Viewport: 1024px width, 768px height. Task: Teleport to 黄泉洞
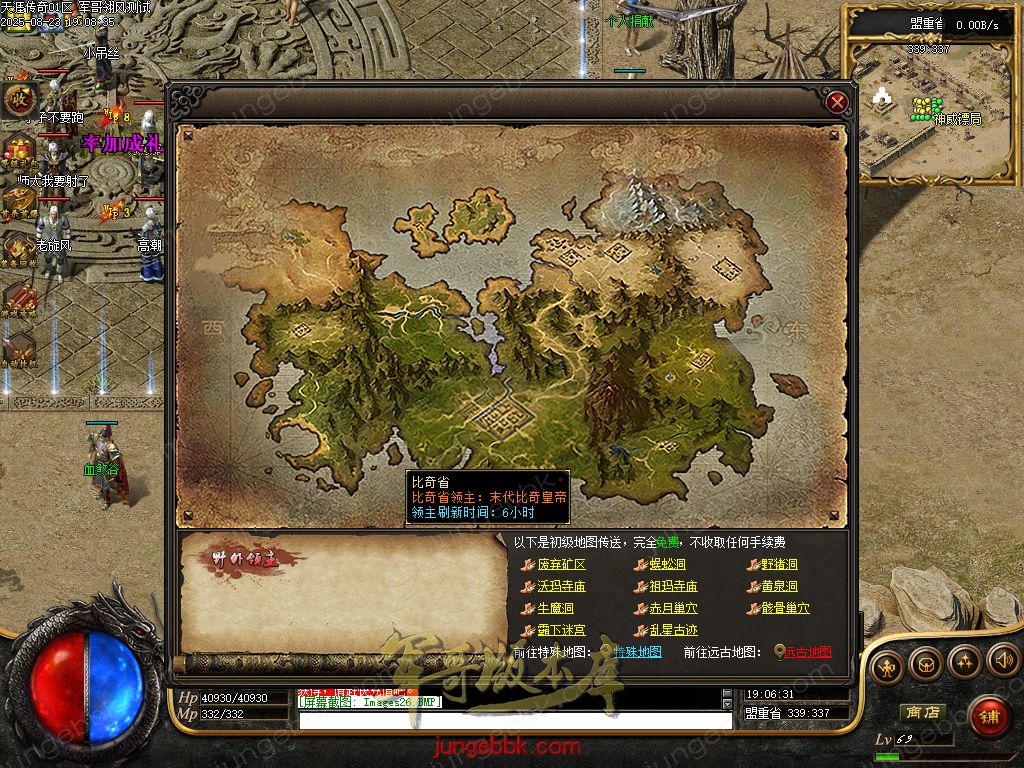[x=779, y=587]
